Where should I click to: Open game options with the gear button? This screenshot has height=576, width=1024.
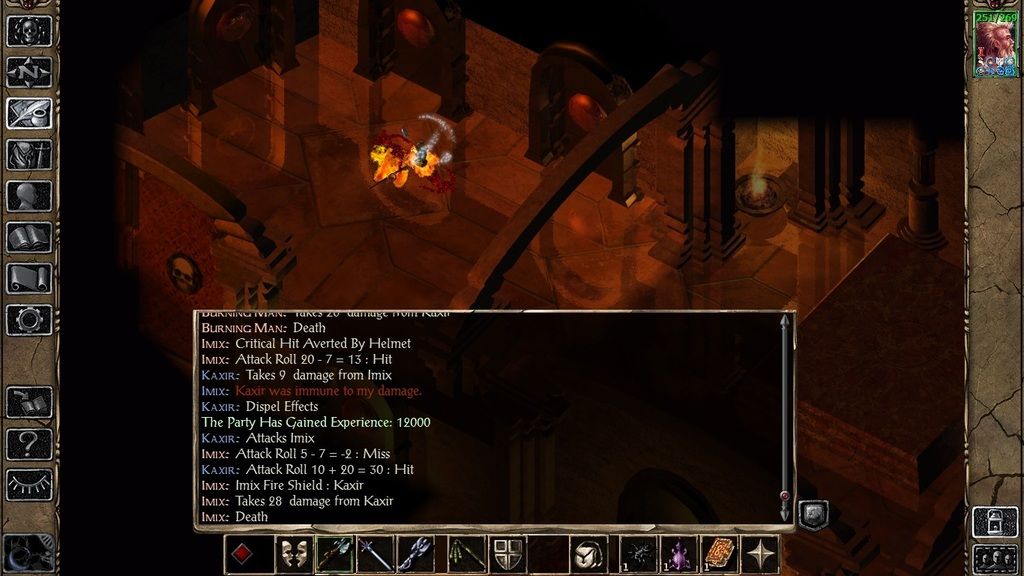29,320
